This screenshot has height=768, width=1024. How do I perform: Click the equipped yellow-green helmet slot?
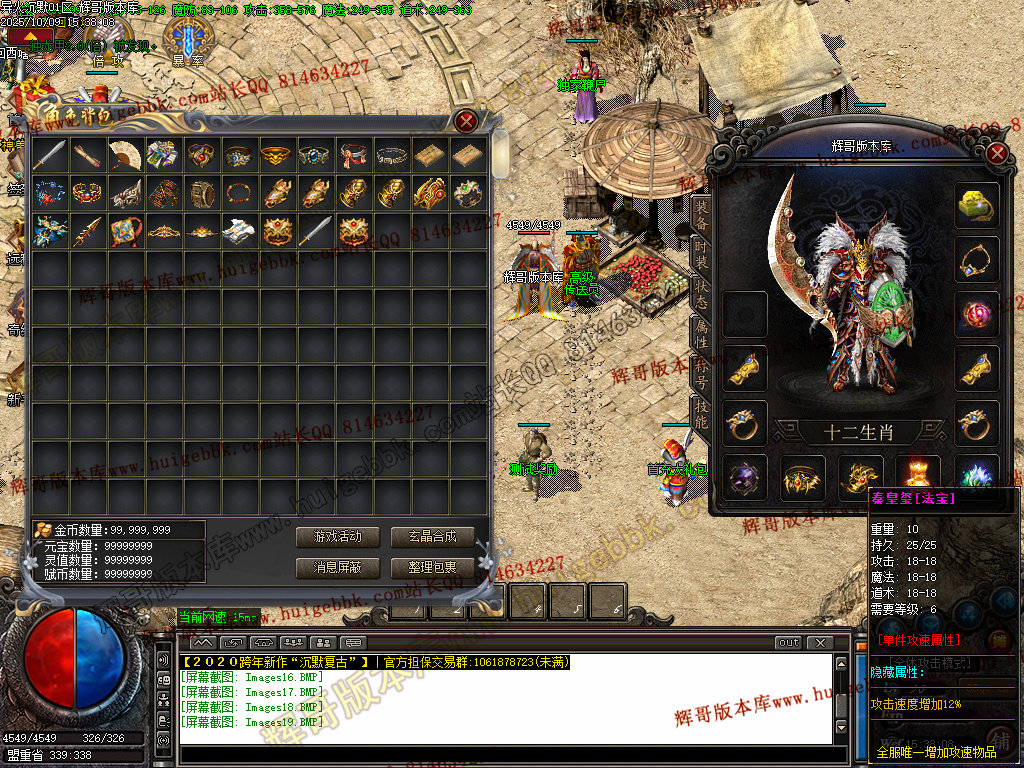click(x=977, y=205)
